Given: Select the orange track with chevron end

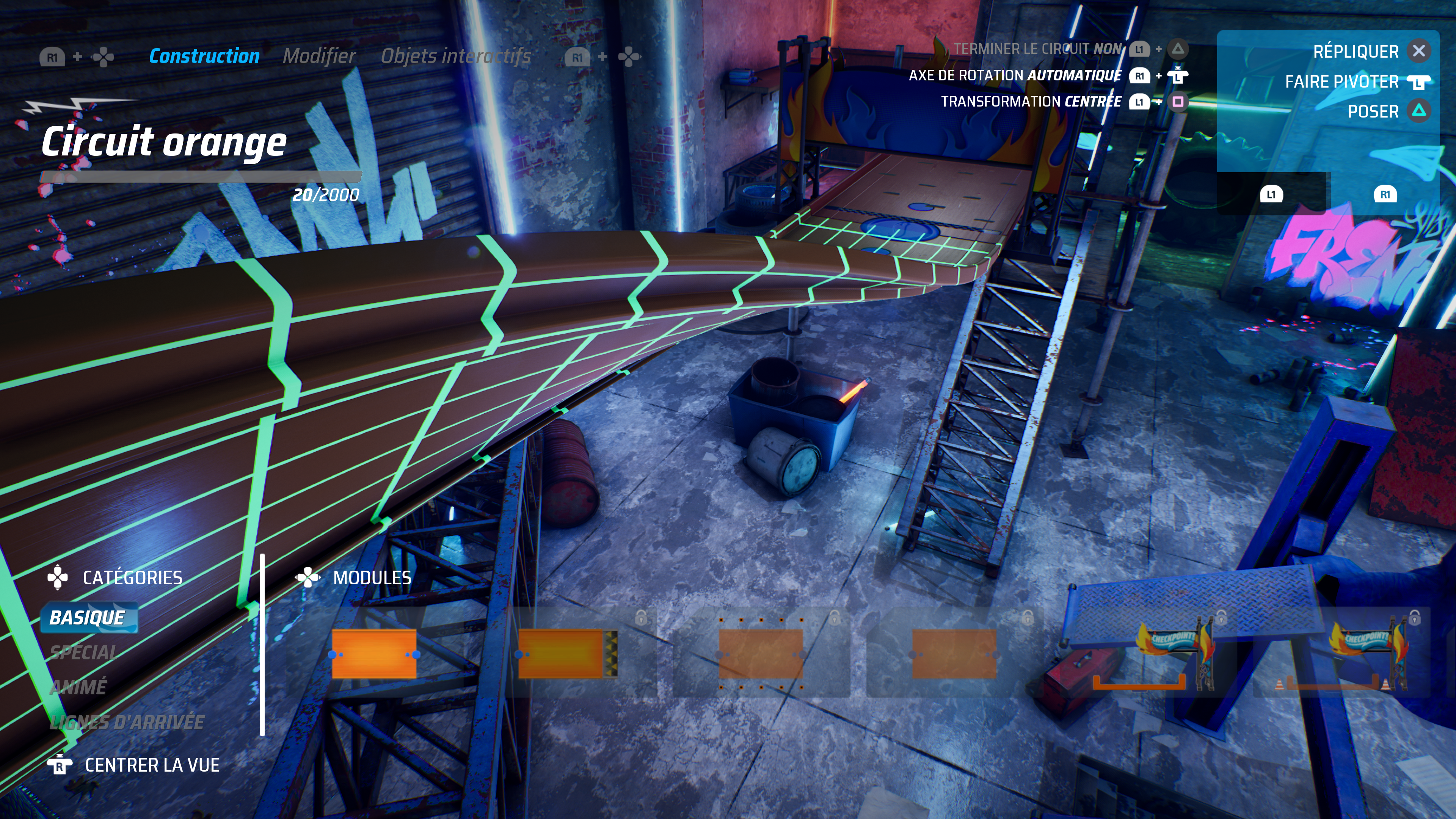Looking at the screenshot, I should 567,654.
